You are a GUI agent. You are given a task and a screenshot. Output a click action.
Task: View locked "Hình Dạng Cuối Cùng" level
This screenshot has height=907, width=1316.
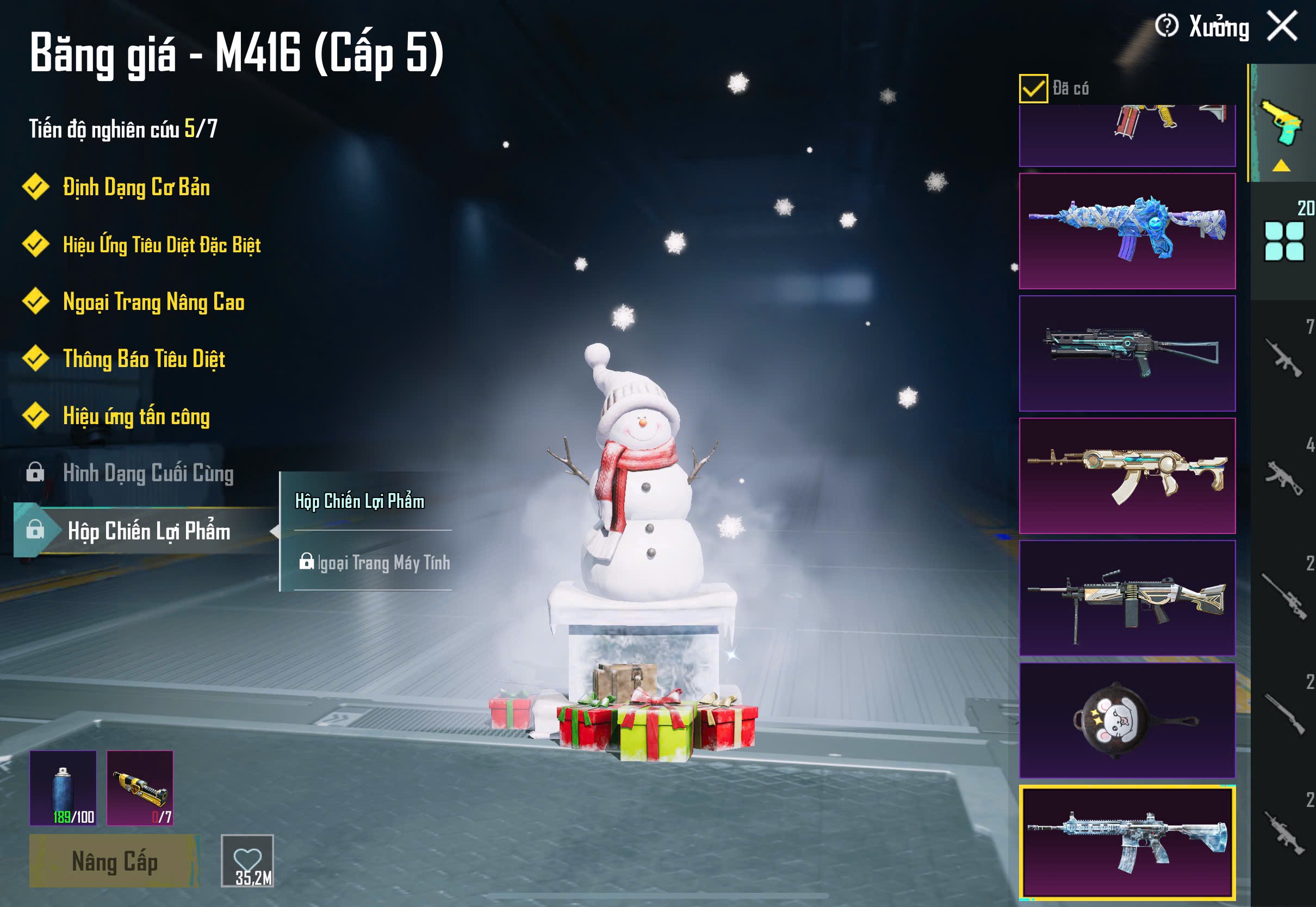coord(148,474)
